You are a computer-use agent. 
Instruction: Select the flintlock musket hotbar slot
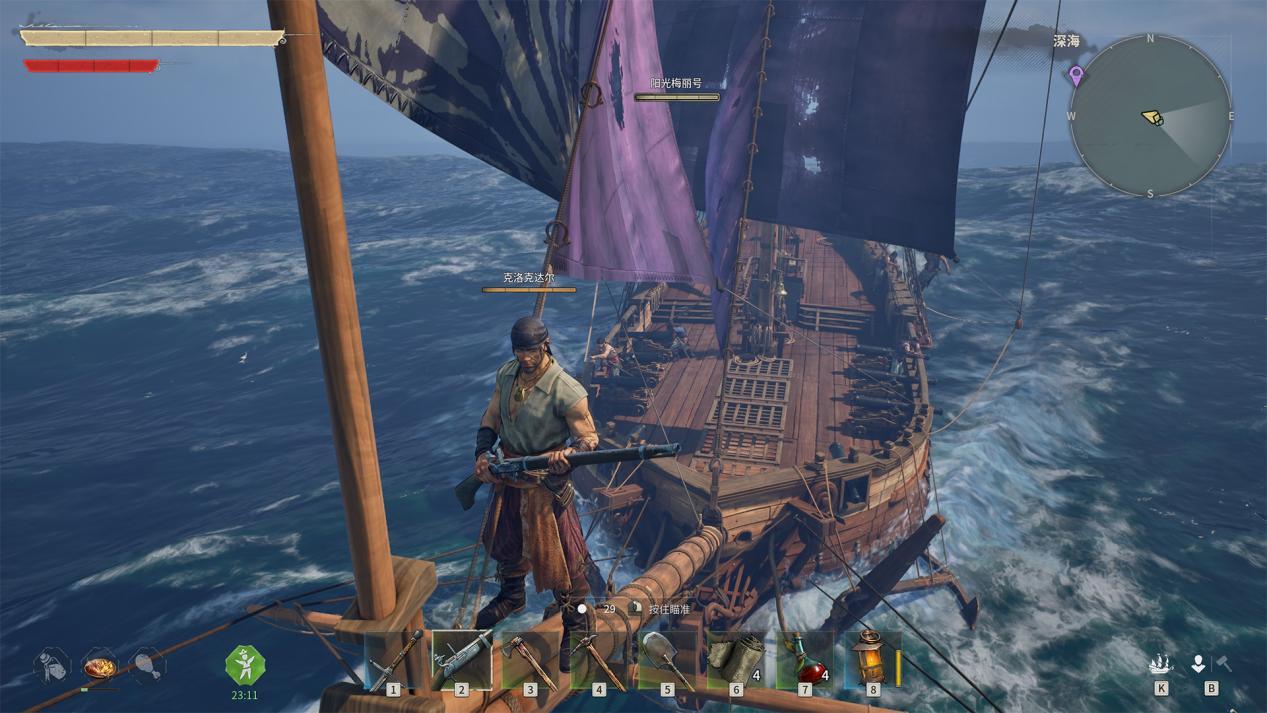pyautogui.click(x=461, y=660)
